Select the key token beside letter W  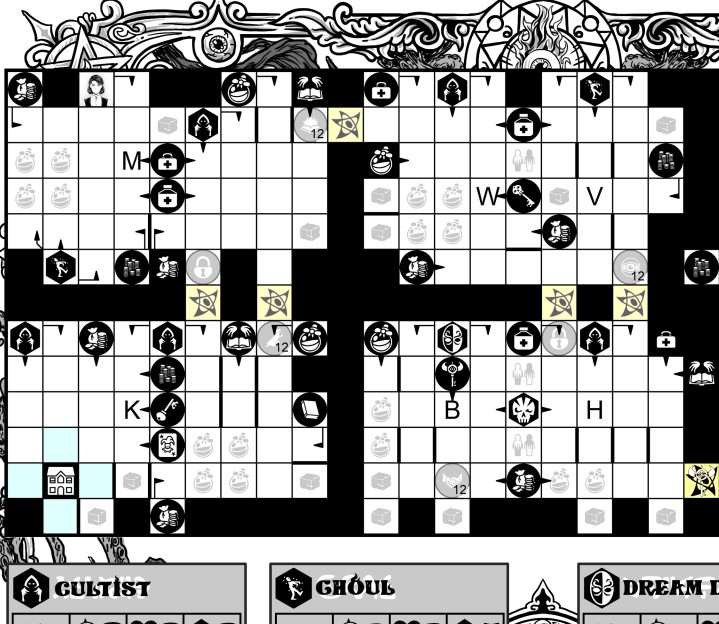522,196
